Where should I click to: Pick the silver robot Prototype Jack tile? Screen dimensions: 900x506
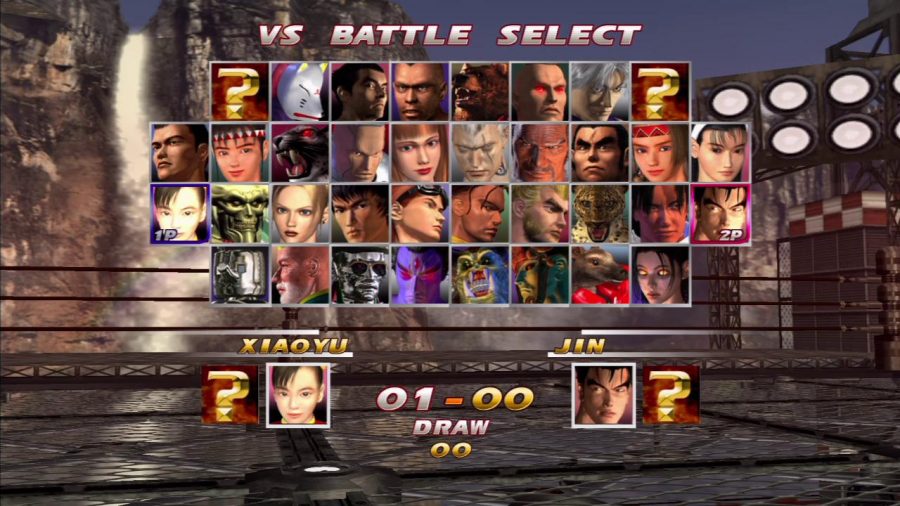coord(240,274)
